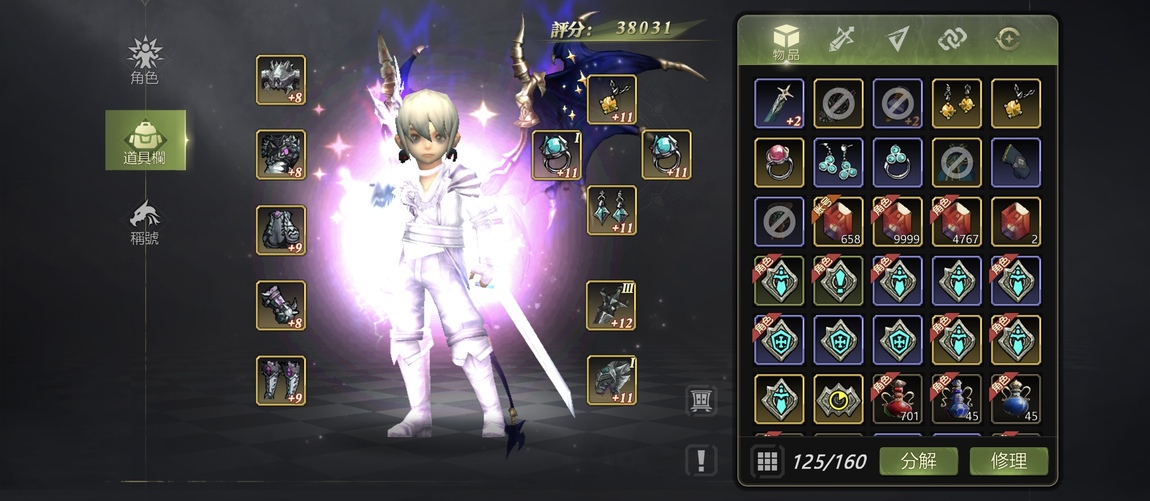Choose the equipped boots +9 slot

(281, 380)
